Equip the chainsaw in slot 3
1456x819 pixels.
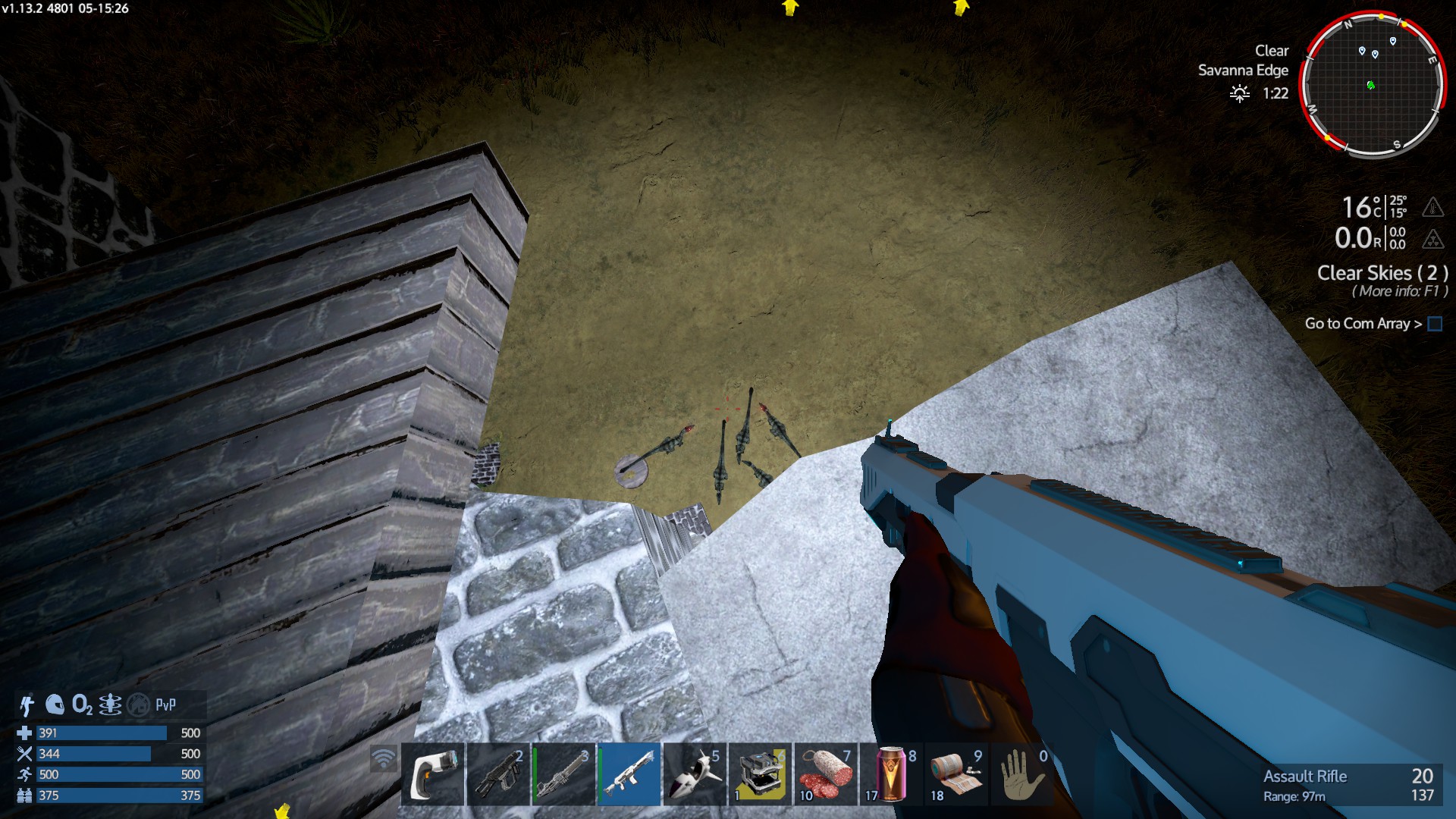[563, 774]
